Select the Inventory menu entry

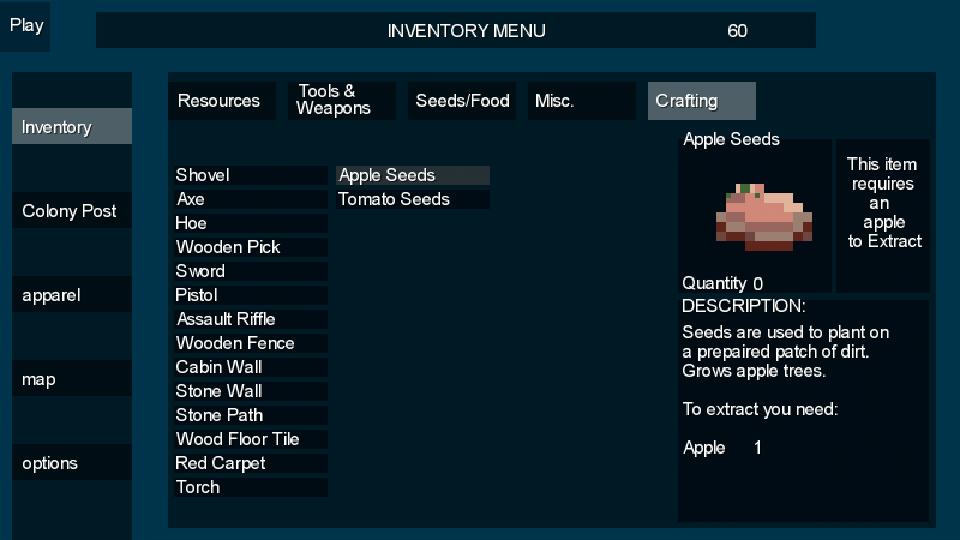71,127
